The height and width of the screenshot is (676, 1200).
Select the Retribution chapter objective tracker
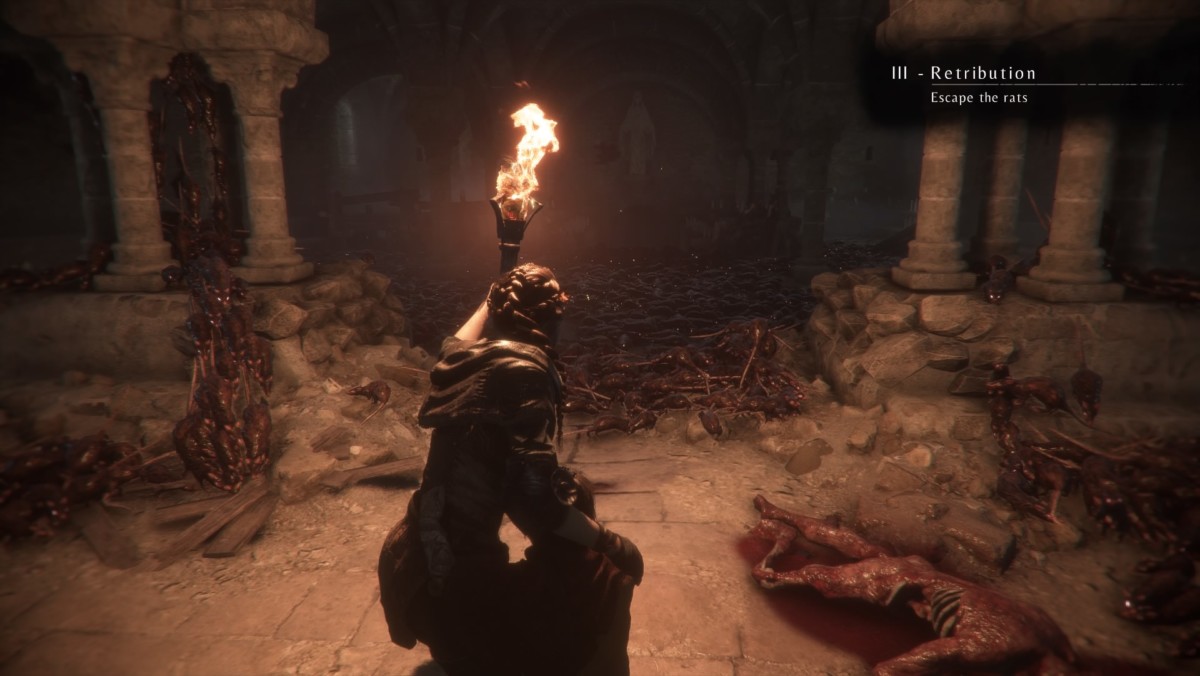966,84
